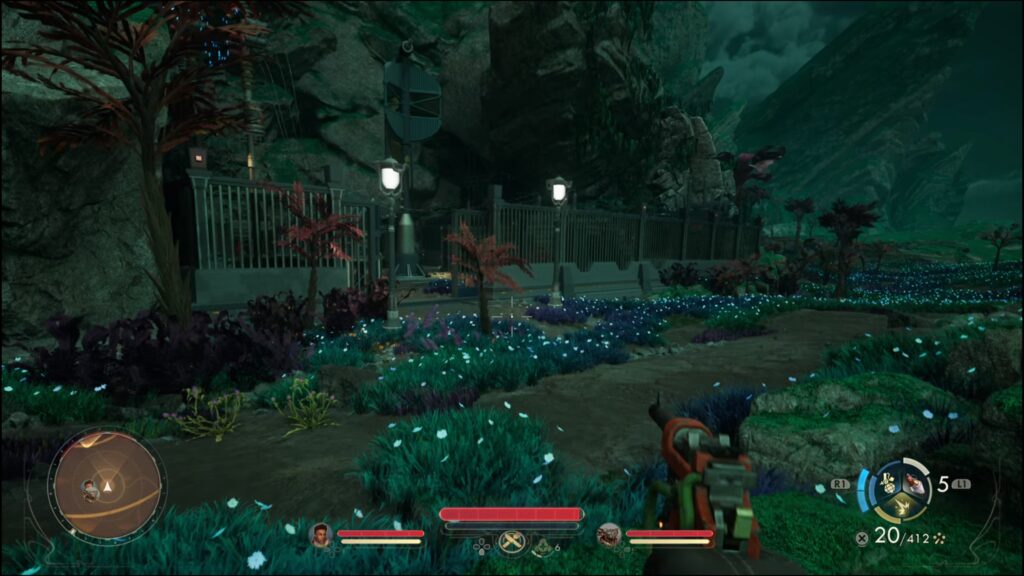Choose the yellow lightning slot in the weapon wheel
This screenshot has width=1024, height=576.
[x=902, y=505]
